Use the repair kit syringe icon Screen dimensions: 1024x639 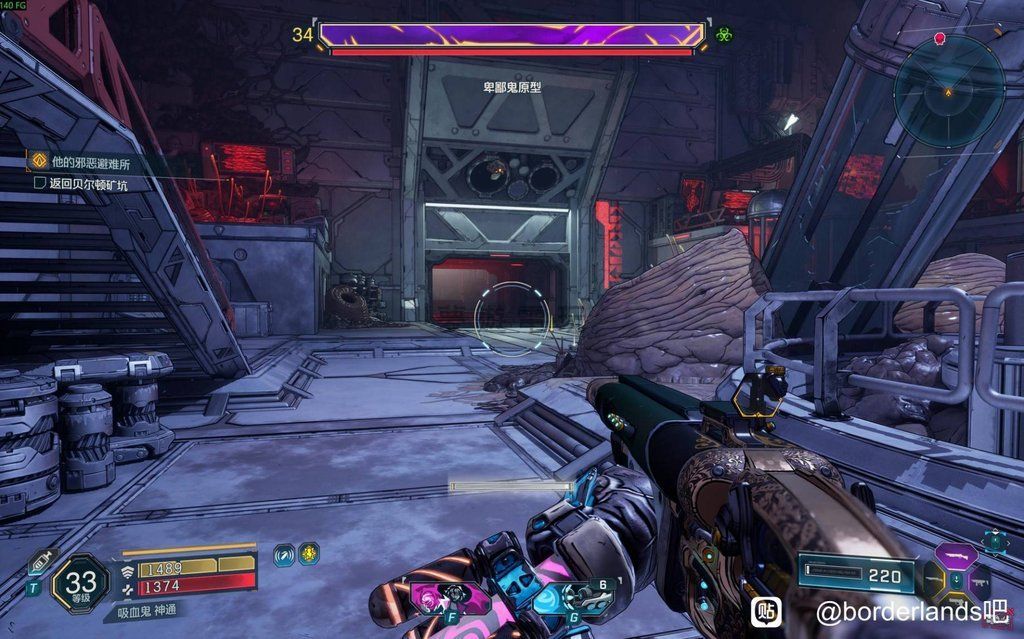coord(39,561)
